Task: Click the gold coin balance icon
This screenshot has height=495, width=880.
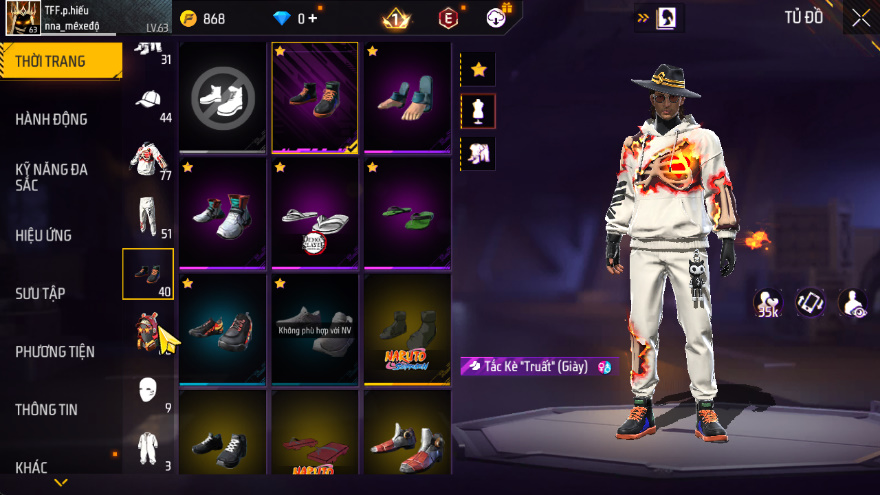Action: coord(188,18)
